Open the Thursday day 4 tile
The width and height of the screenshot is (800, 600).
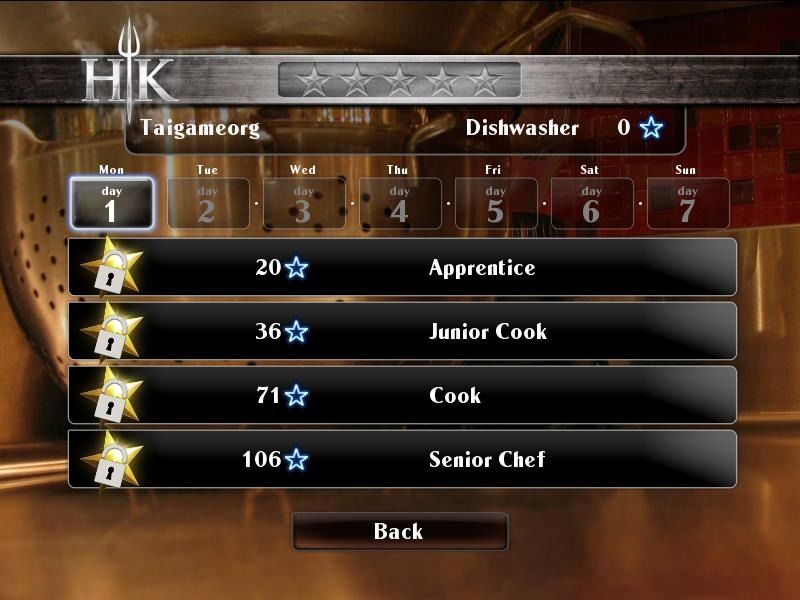(x=399, y=203)
